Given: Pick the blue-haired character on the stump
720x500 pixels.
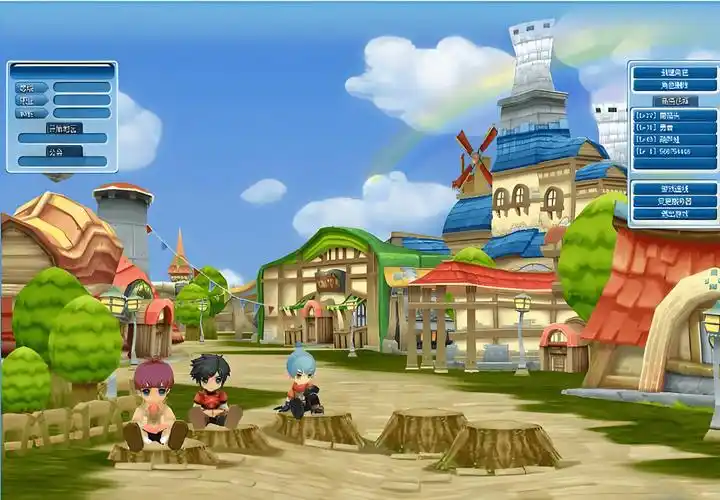Looking at the screenshot, I should pos(302,381).
